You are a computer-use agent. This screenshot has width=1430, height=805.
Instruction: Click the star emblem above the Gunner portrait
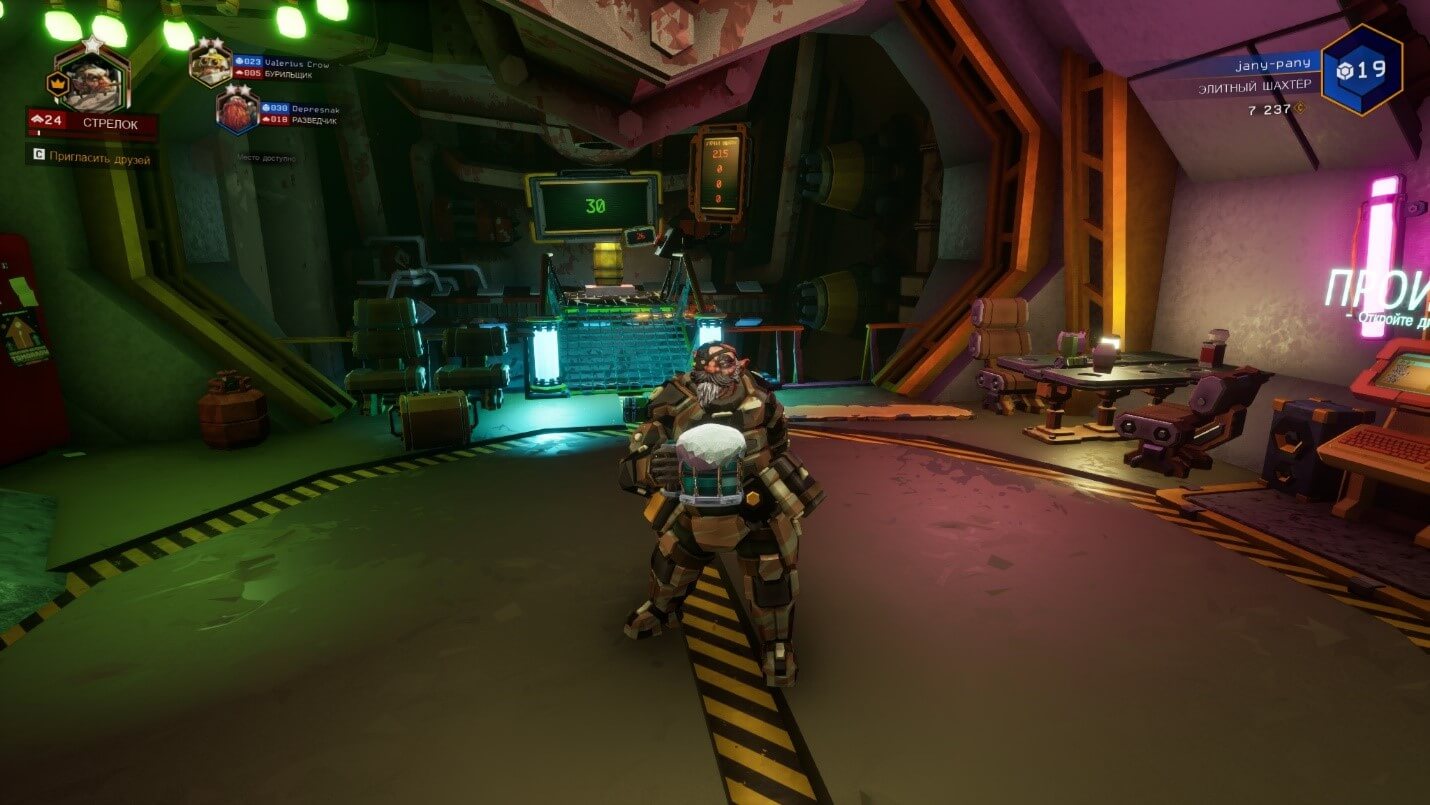93,43
